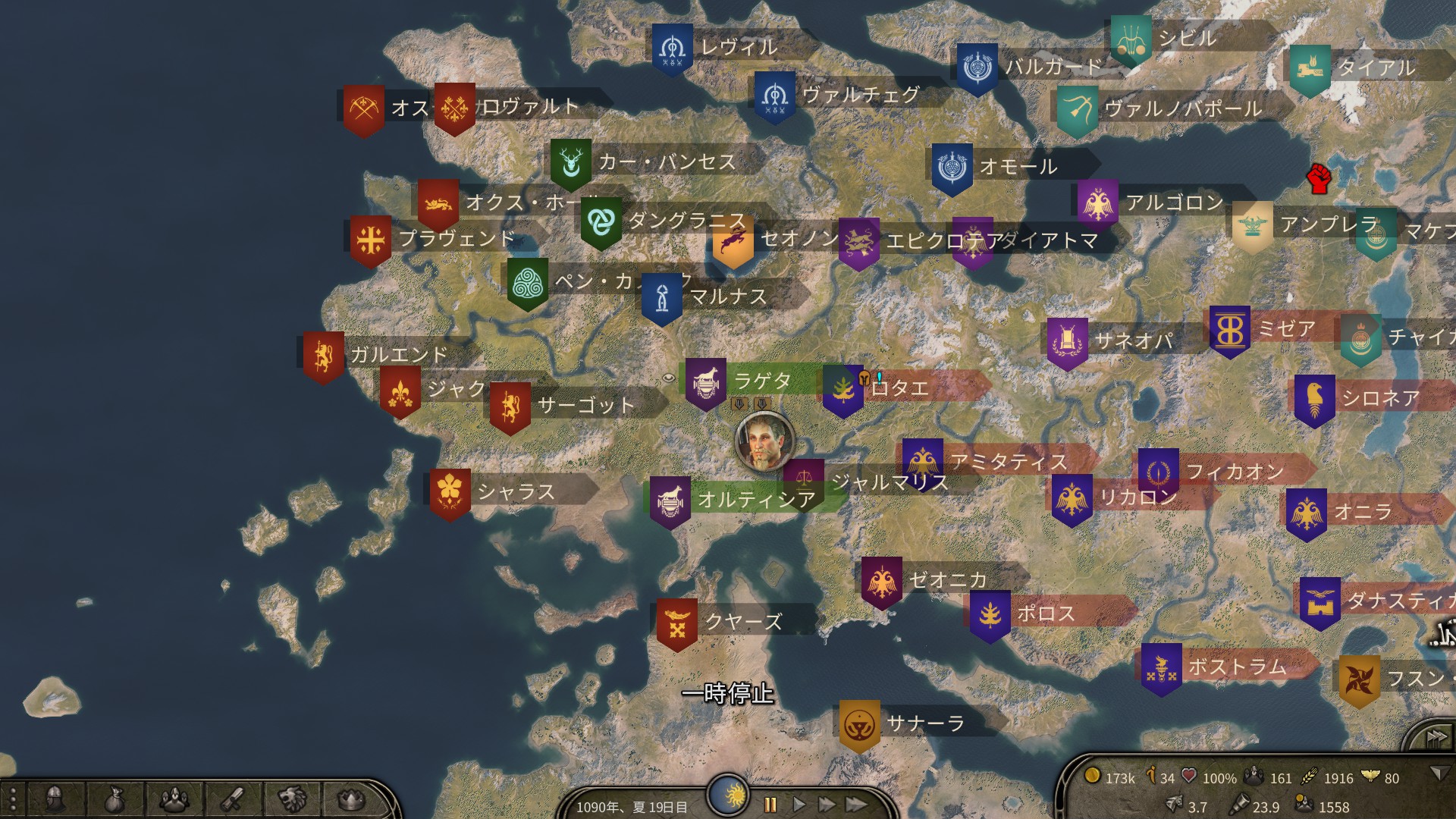The image size is (1456, 819).
Task: Open the character screen helmet icon
Action: 54,799
